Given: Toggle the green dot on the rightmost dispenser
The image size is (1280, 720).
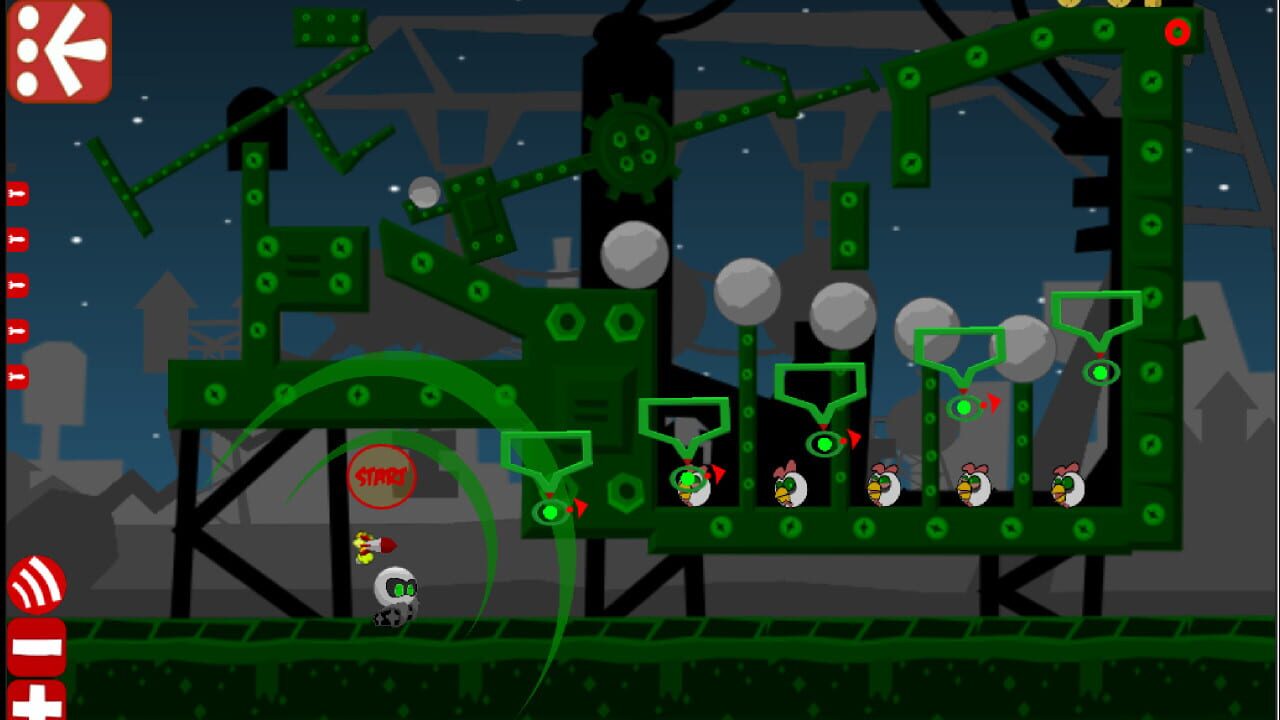Looking at the screenshot, I should tap(1100, 372).
